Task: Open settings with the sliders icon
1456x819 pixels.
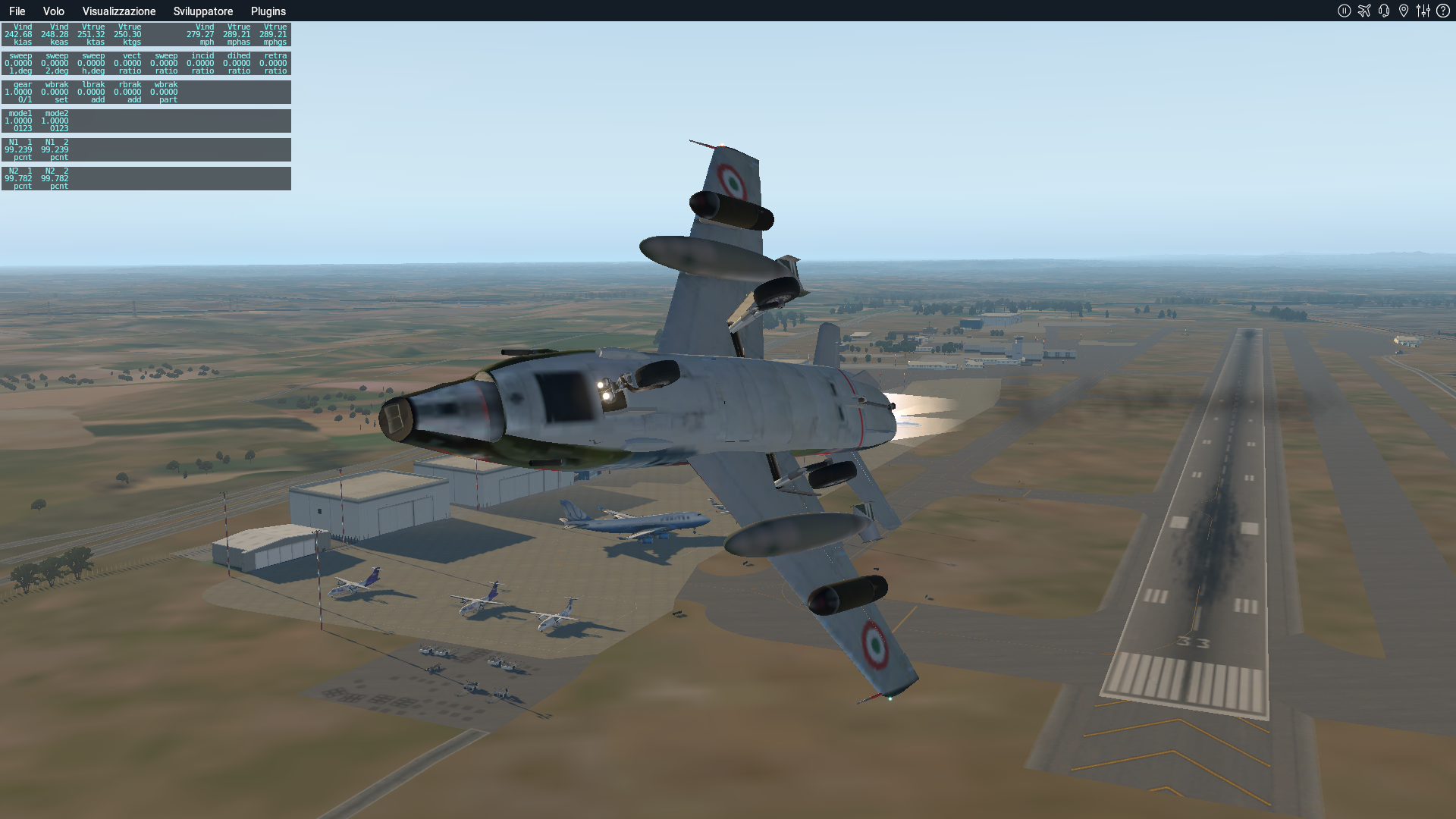Action: click(x=1423, y=11)
